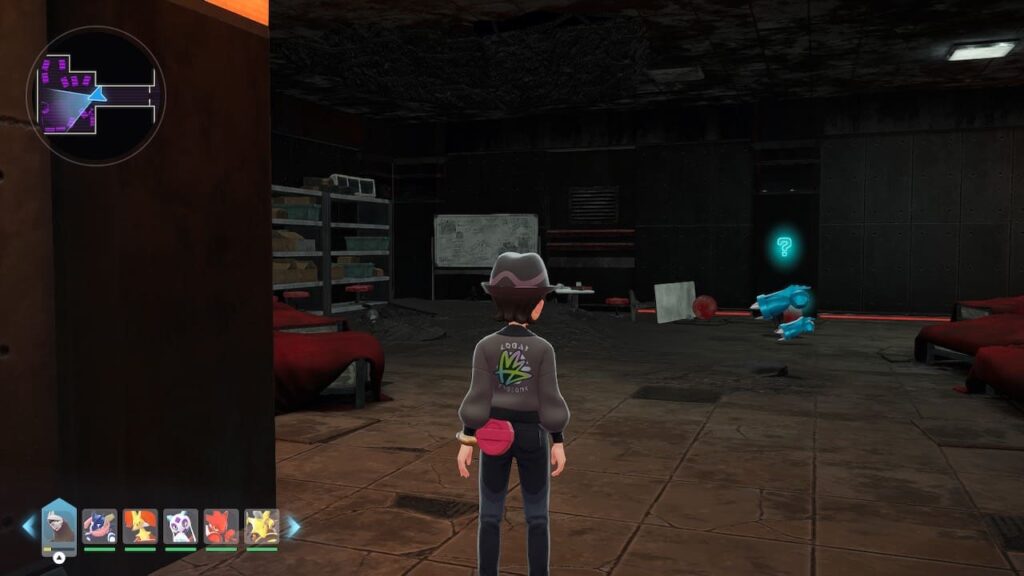The height and width of the screenshot is (576, 1024).
Task: Choose Greninja in the party bar
Action: click(x=99, y=526)
